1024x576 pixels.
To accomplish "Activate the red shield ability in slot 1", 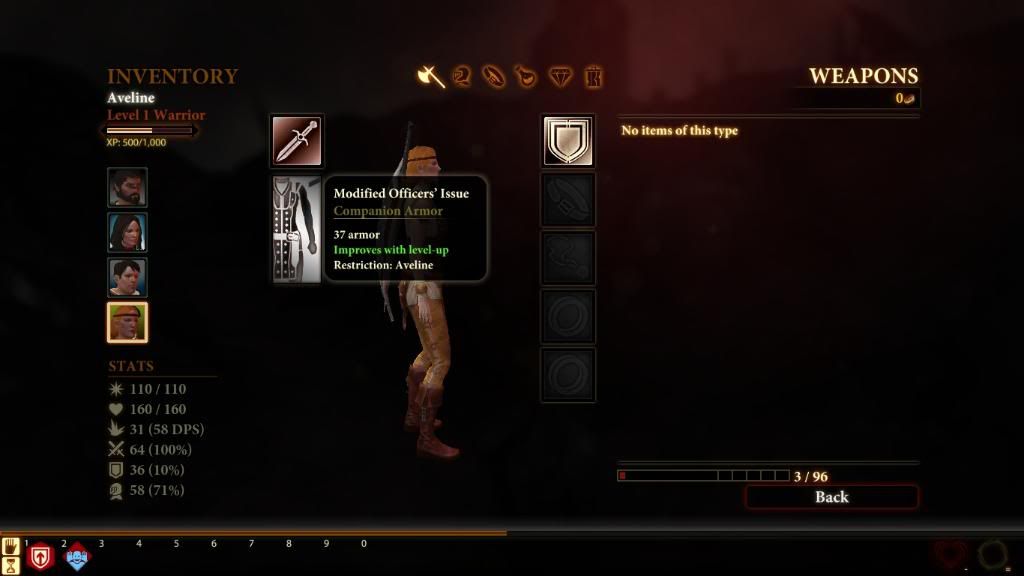I will [40, 557].
